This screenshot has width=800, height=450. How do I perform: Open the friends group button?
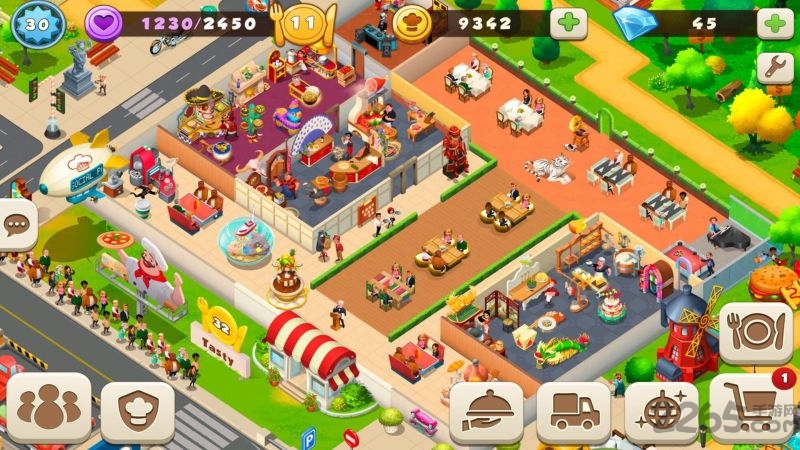point(48,407)
